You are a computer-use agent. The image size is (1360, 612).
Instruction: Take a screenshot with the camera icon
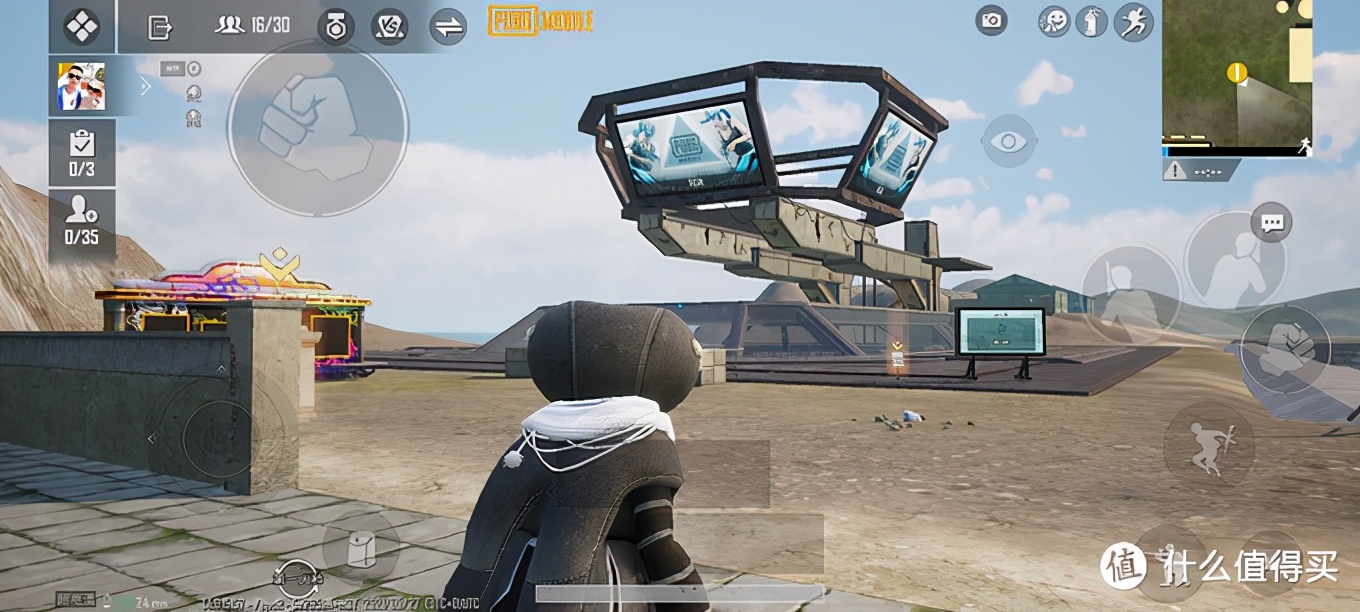(991, 20)
